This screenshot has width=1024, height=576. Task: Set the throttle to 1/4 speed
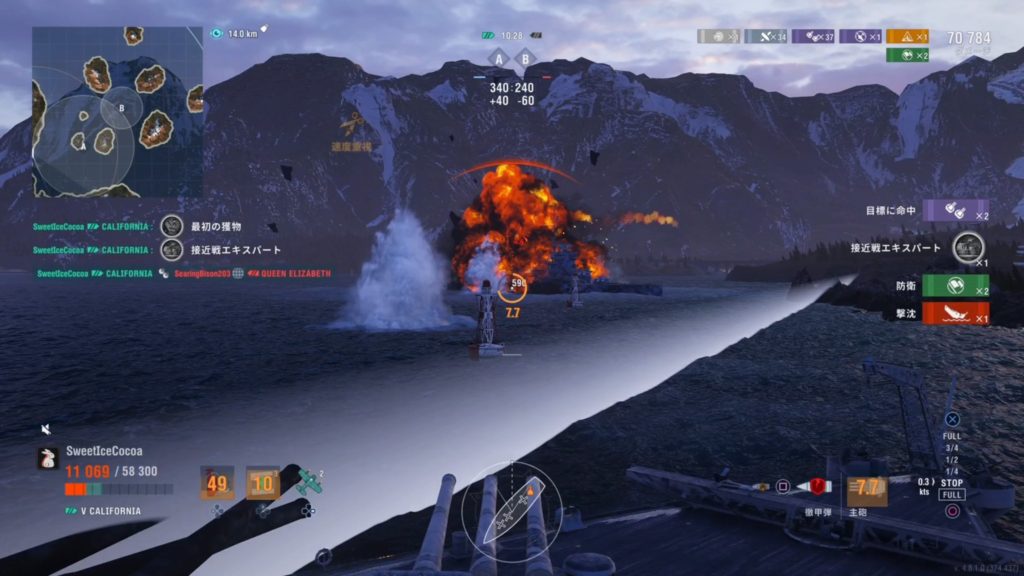pyautogui.click(x=952, y=471)
